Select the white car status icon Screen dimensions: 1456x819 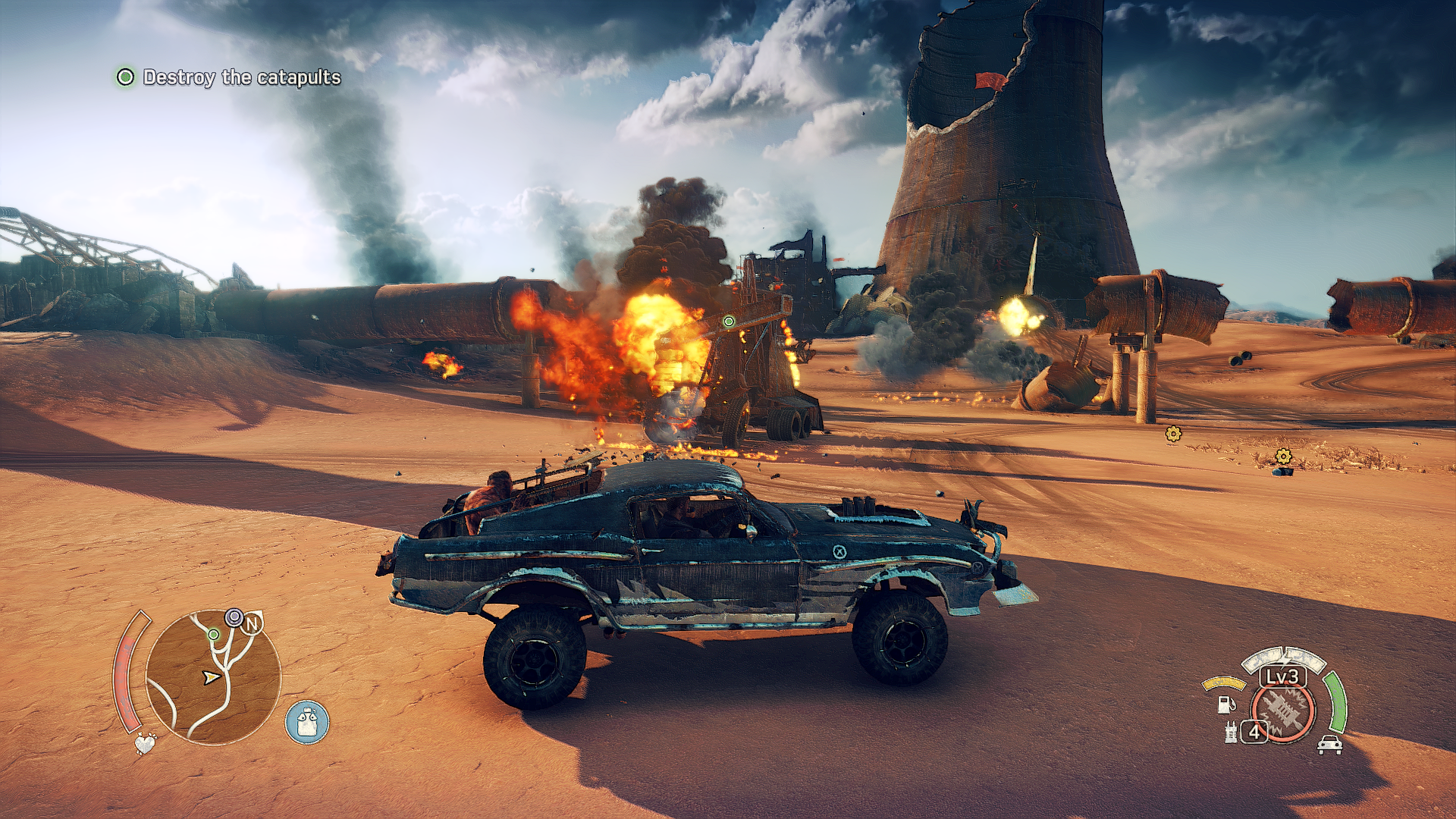pos(1330,745)
